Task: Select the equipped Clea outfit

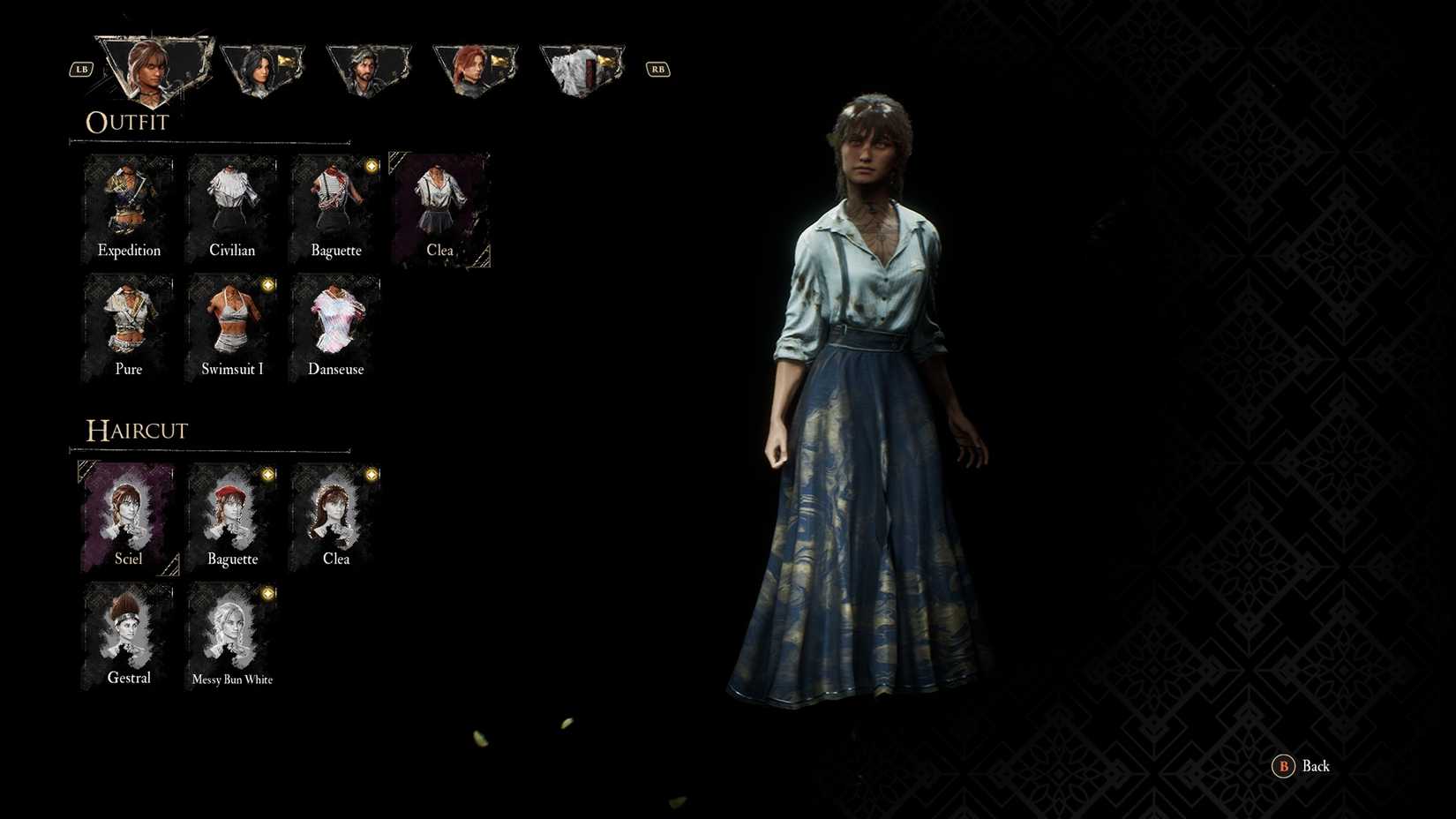Action: (x=439, y=203)
